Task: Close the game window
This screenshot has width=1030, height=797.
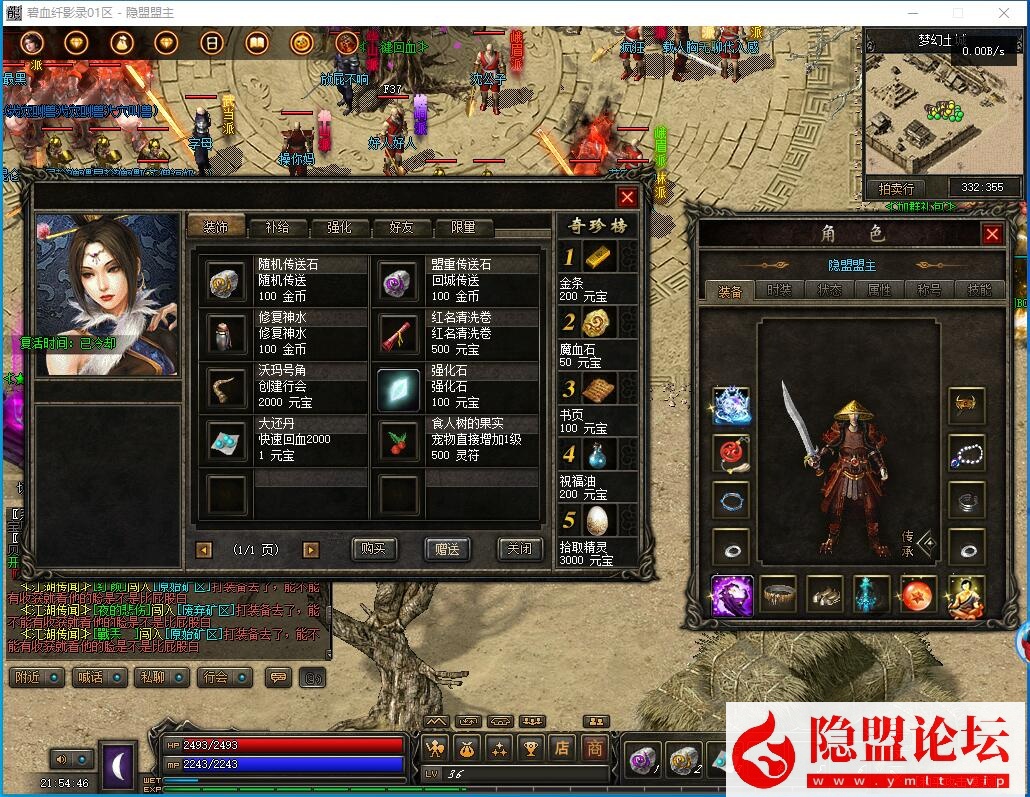Action: 1004,13
